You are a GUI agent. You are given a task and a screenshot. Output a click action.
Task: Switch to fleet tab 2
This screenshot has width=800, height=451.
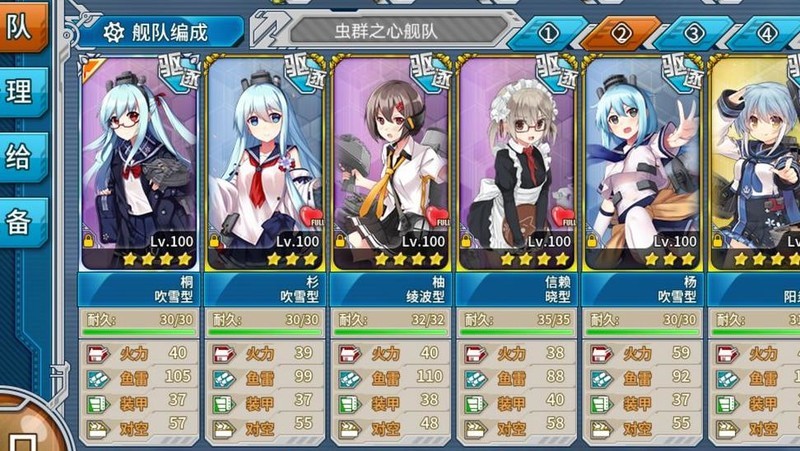tap(621, 33)
